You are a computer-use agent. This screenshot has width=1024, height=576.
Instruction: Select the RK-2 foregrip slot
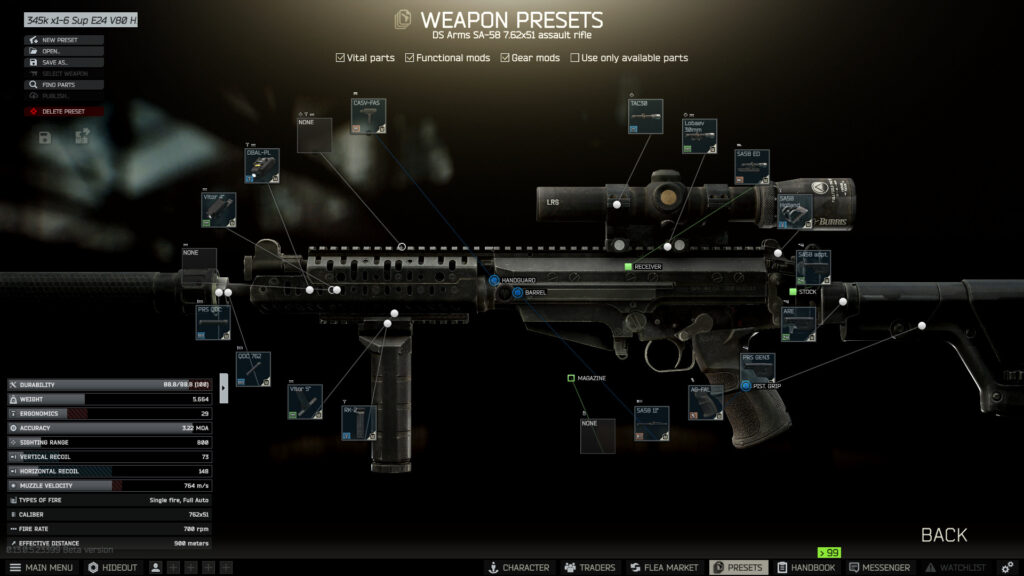tap(358, 422)
